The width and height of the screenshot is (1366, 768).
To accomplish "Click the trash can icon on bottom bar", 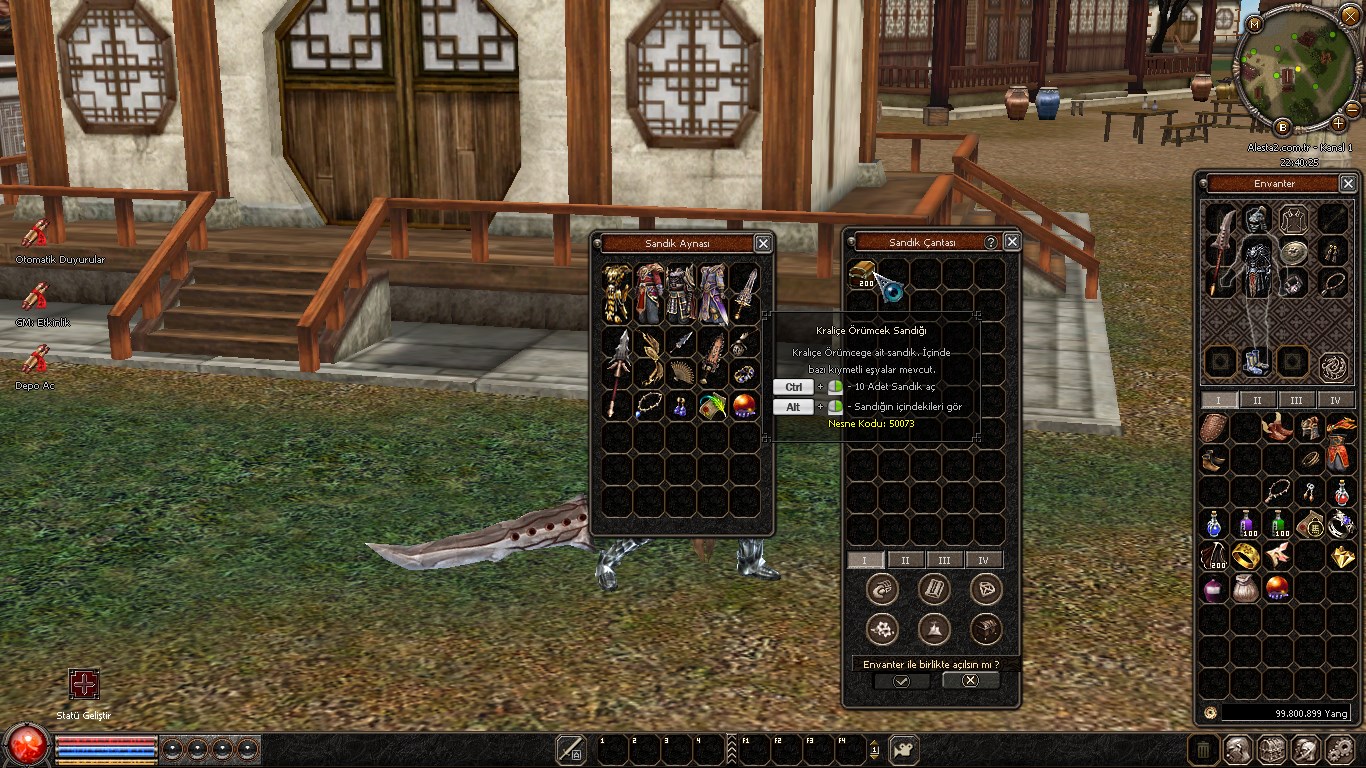I will point(1203,749).
